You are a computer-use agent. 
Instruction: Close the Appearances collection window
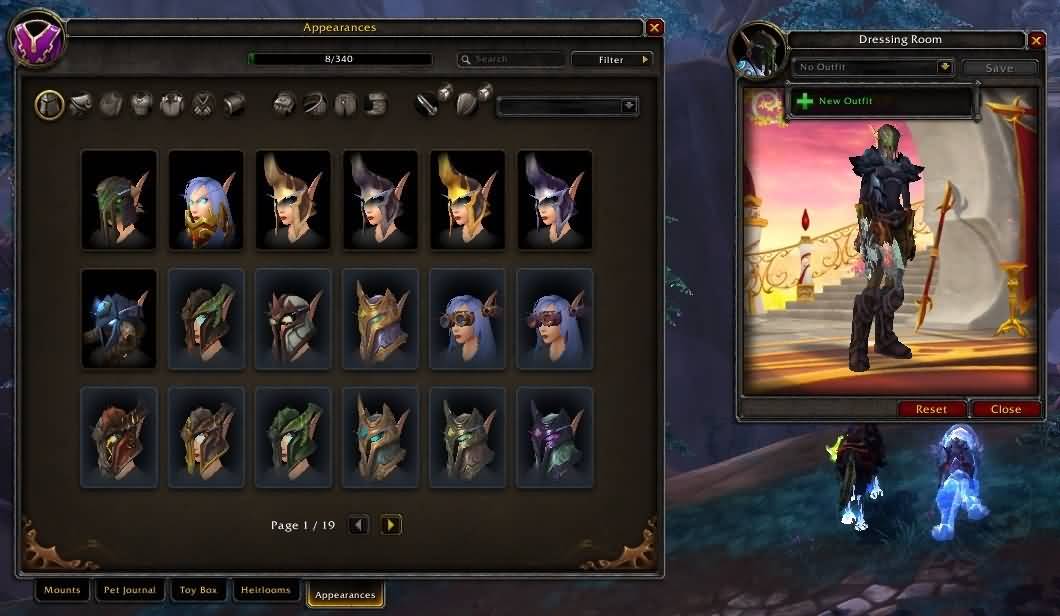pos(654,28)
